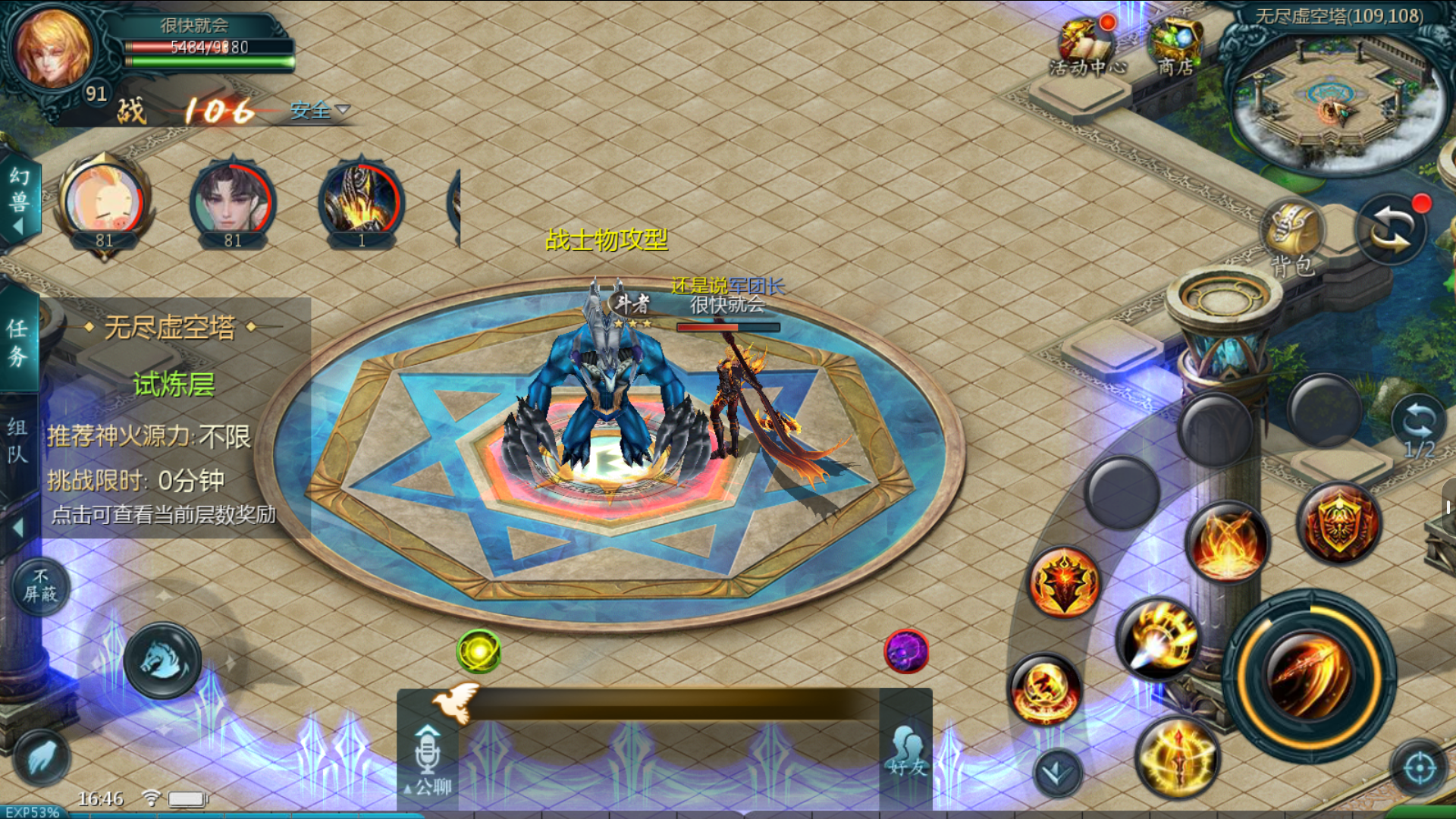Tap the crosshair target-lock button
The image size is (1456, 819).
click(x=1420, y=768)
